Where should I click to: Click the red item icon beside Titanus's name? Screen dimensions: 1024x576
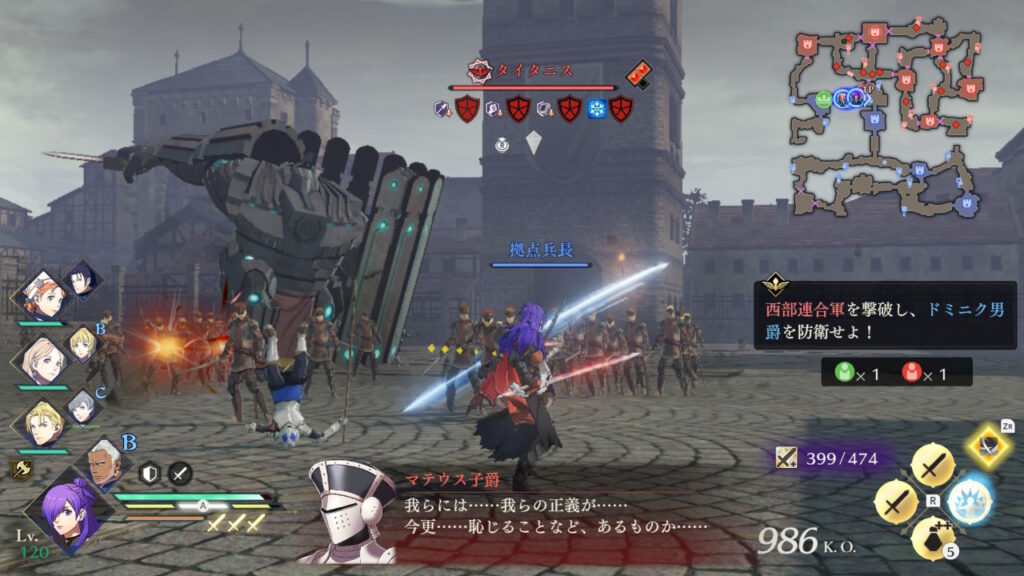(x=638, y=73)
